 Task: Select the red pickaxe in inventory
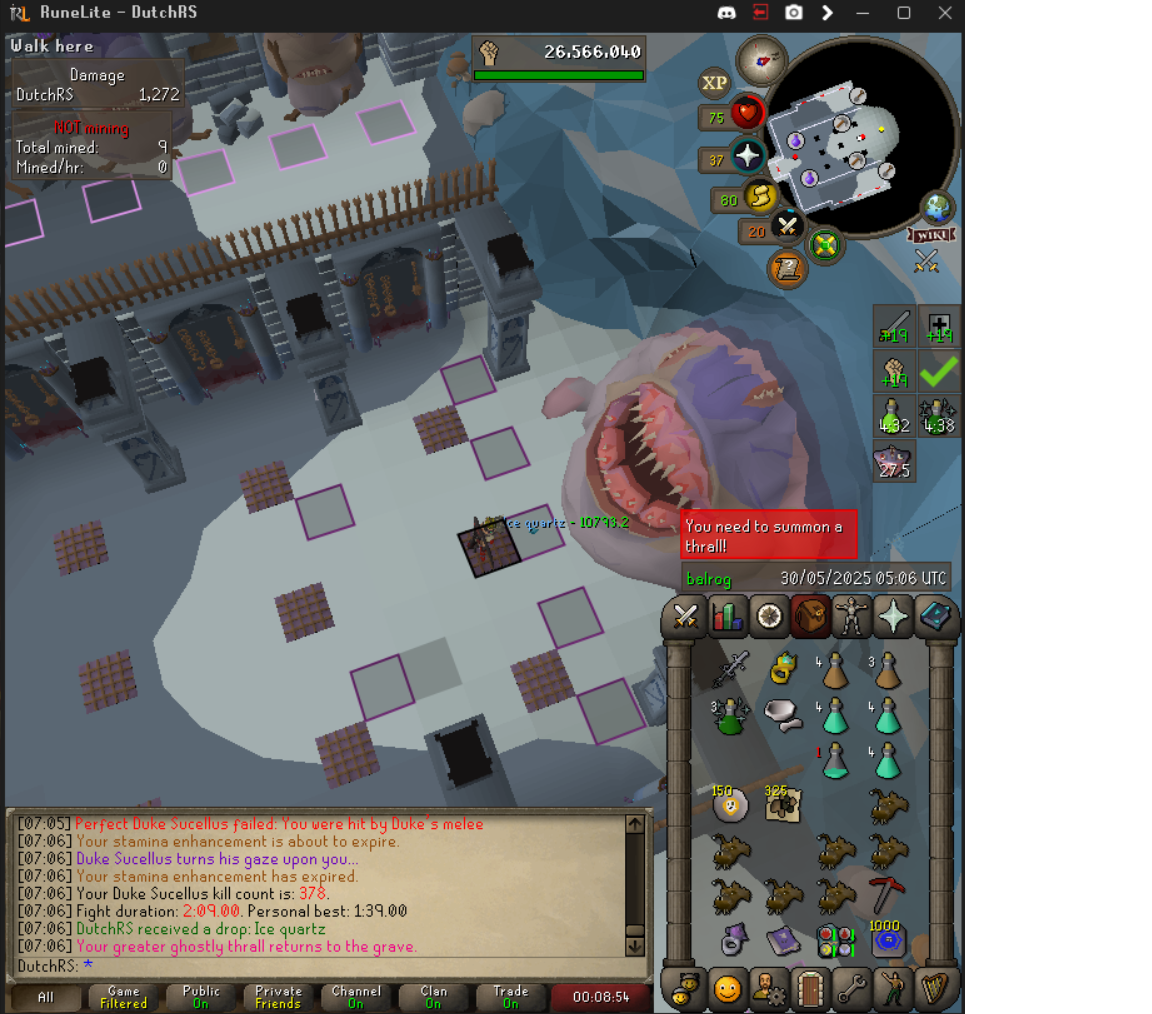coord(886,892)
